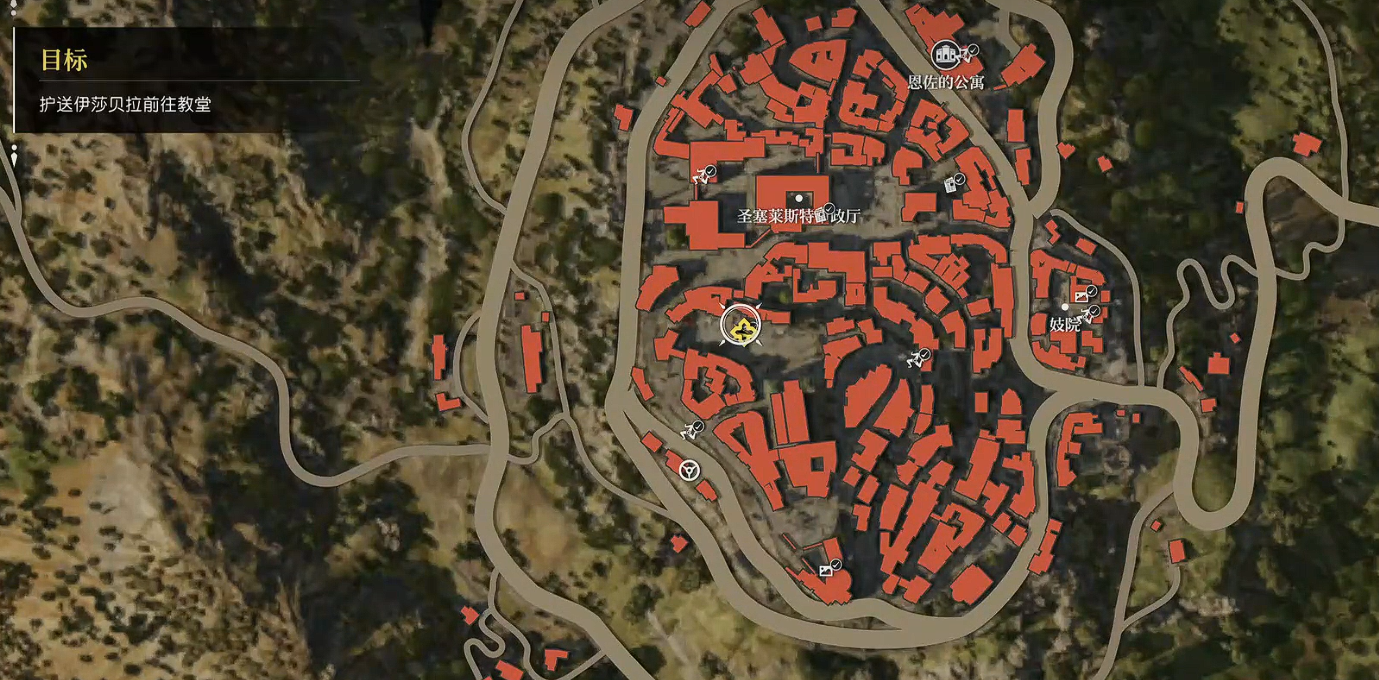Viewport: 1379px width, 680px height.
Task: Click the collected newspaper collectible marker
Action: click(952, 185)
